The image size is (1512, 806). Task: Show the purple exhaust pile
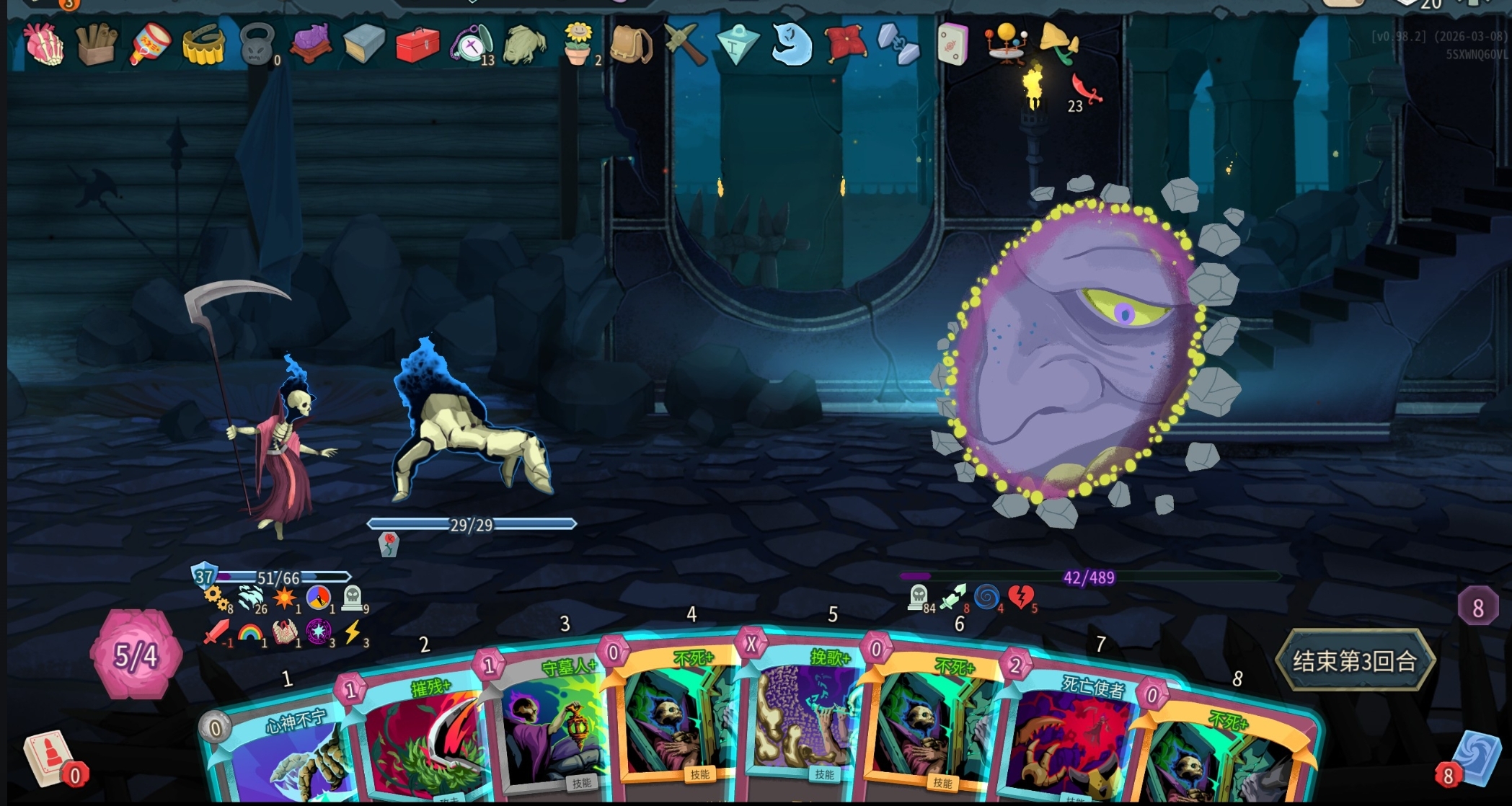pyautogui.click(x=1477, y=607)
